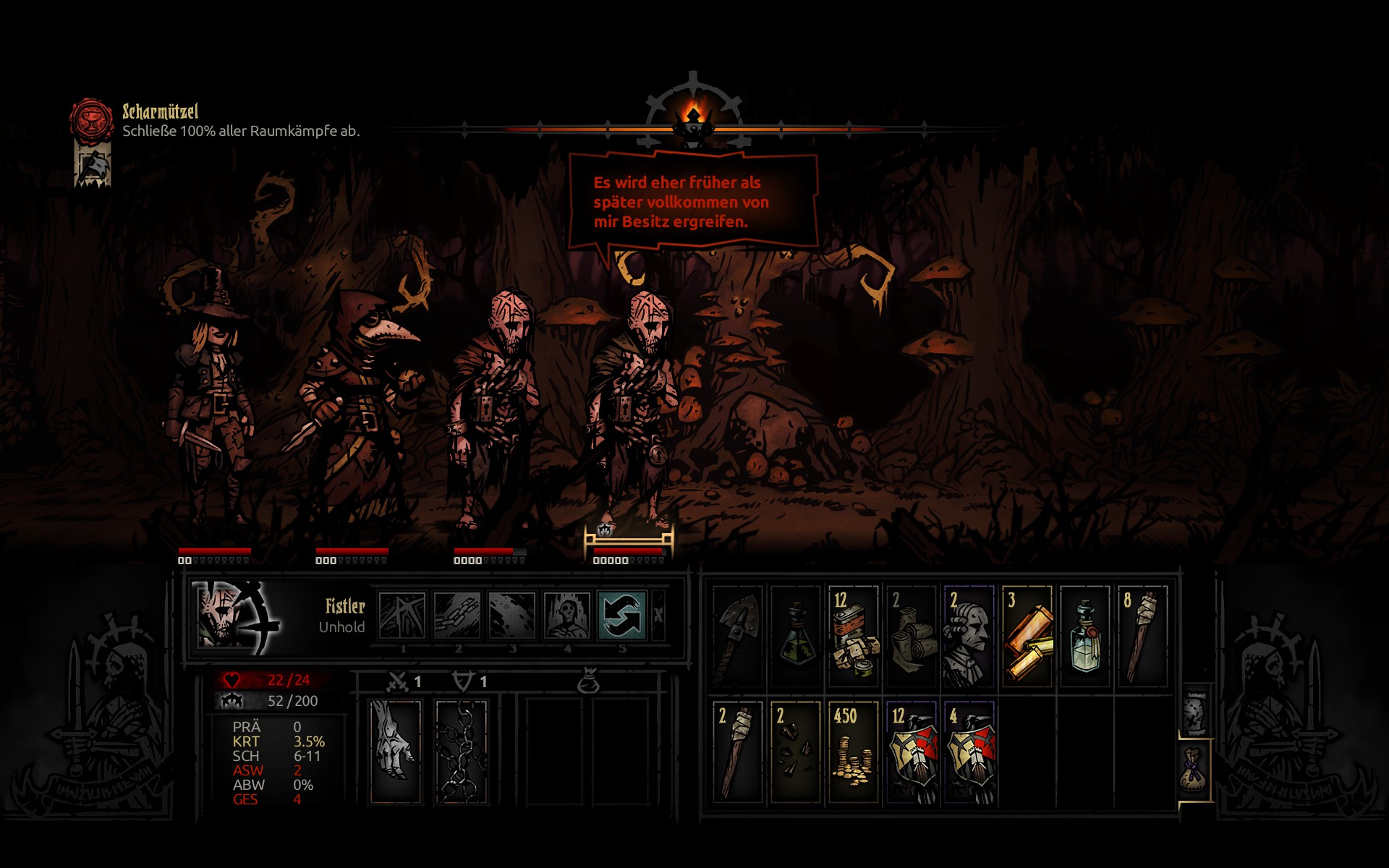
Task: Select the 450 gold coin pile
Action: tap(853, 752)
